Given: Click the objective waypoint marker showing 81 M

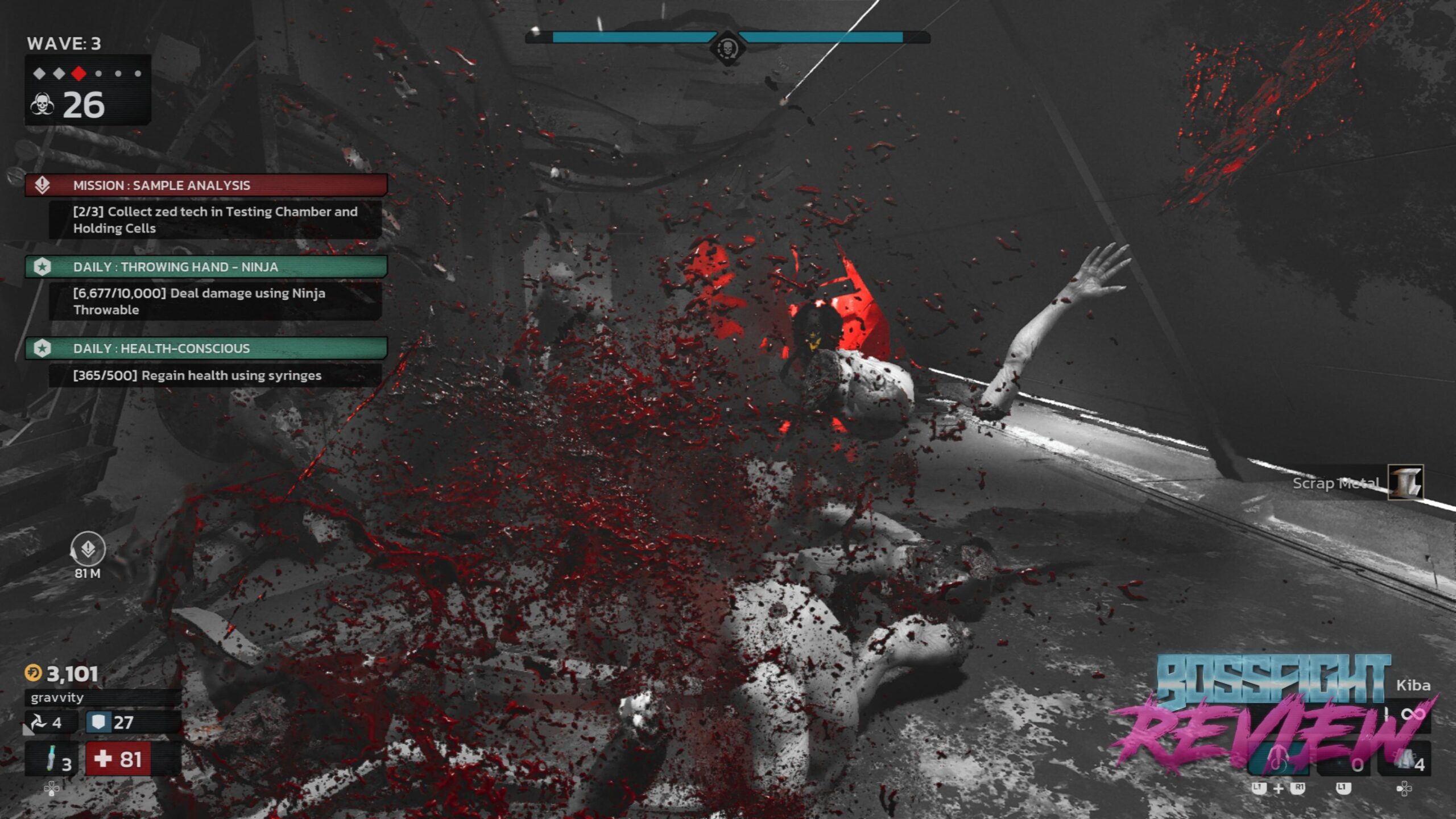Looking at the screenshot, I should click(x=88, y=549).
